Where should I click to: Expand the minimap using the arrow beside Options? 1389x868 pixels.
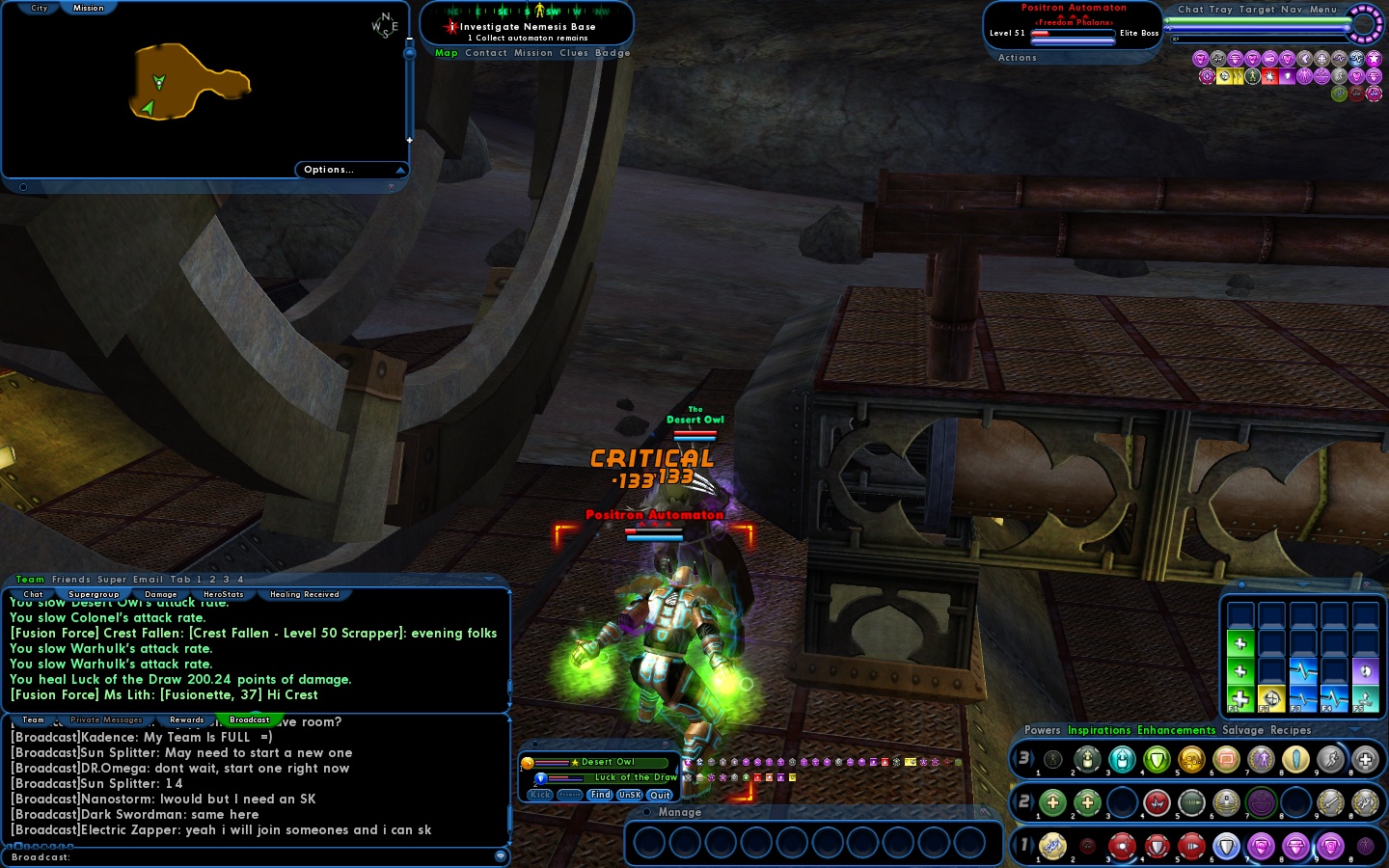tap(401, 170)
